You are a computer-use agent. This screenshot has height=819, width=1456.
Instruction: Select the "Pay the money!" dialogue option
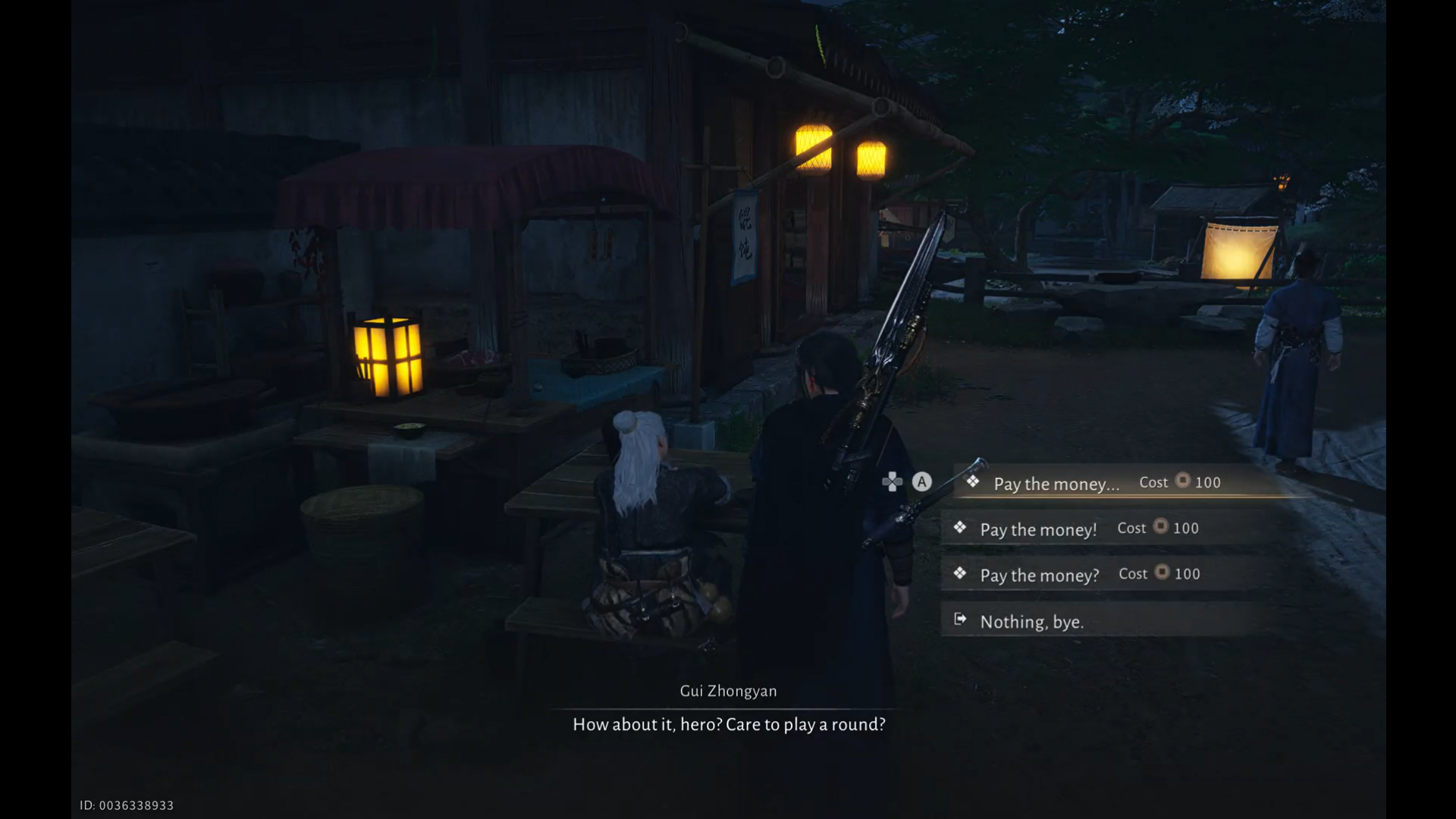point(1038,529)
